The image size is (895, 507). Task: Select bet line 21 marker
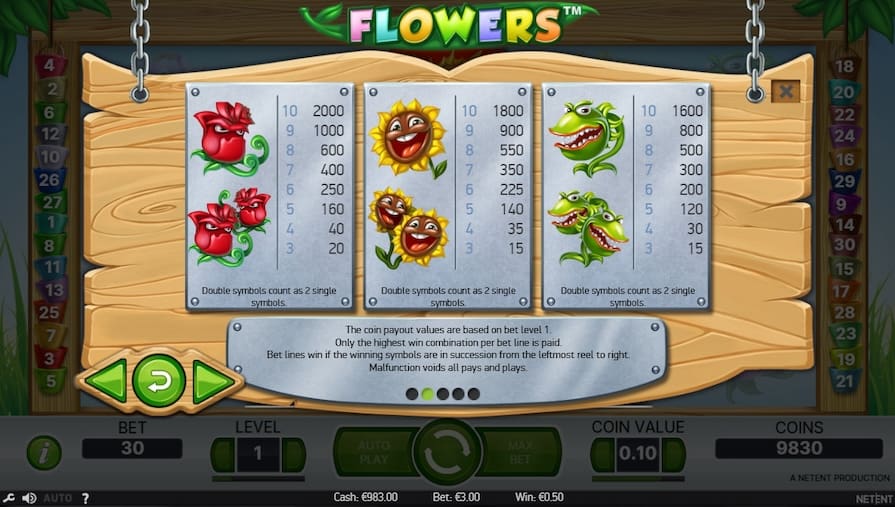[x=845, y=380]
